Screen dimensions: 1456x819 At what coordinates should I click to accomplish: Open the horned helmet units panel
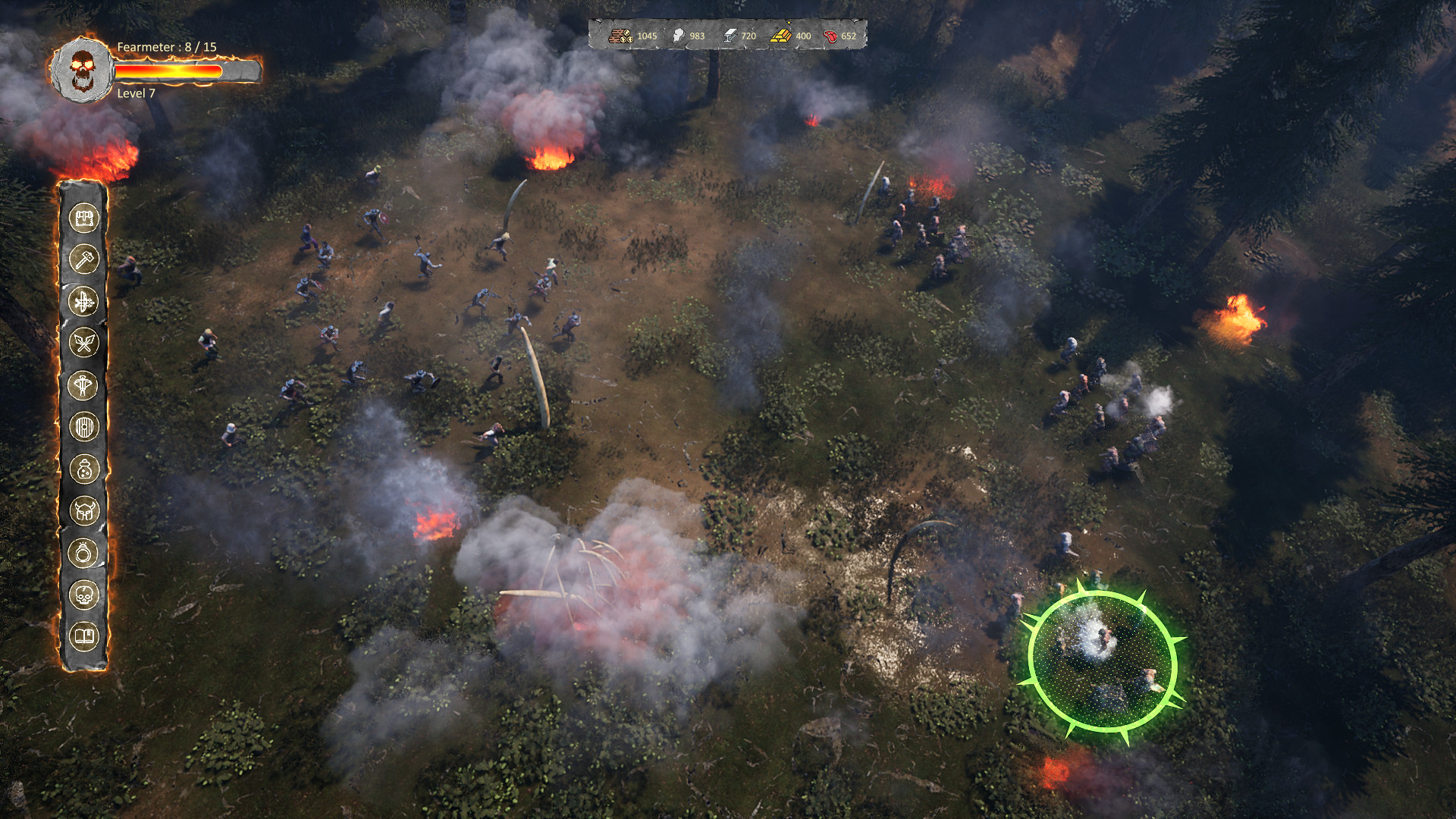pyautogui.click(x=86, y=508)
